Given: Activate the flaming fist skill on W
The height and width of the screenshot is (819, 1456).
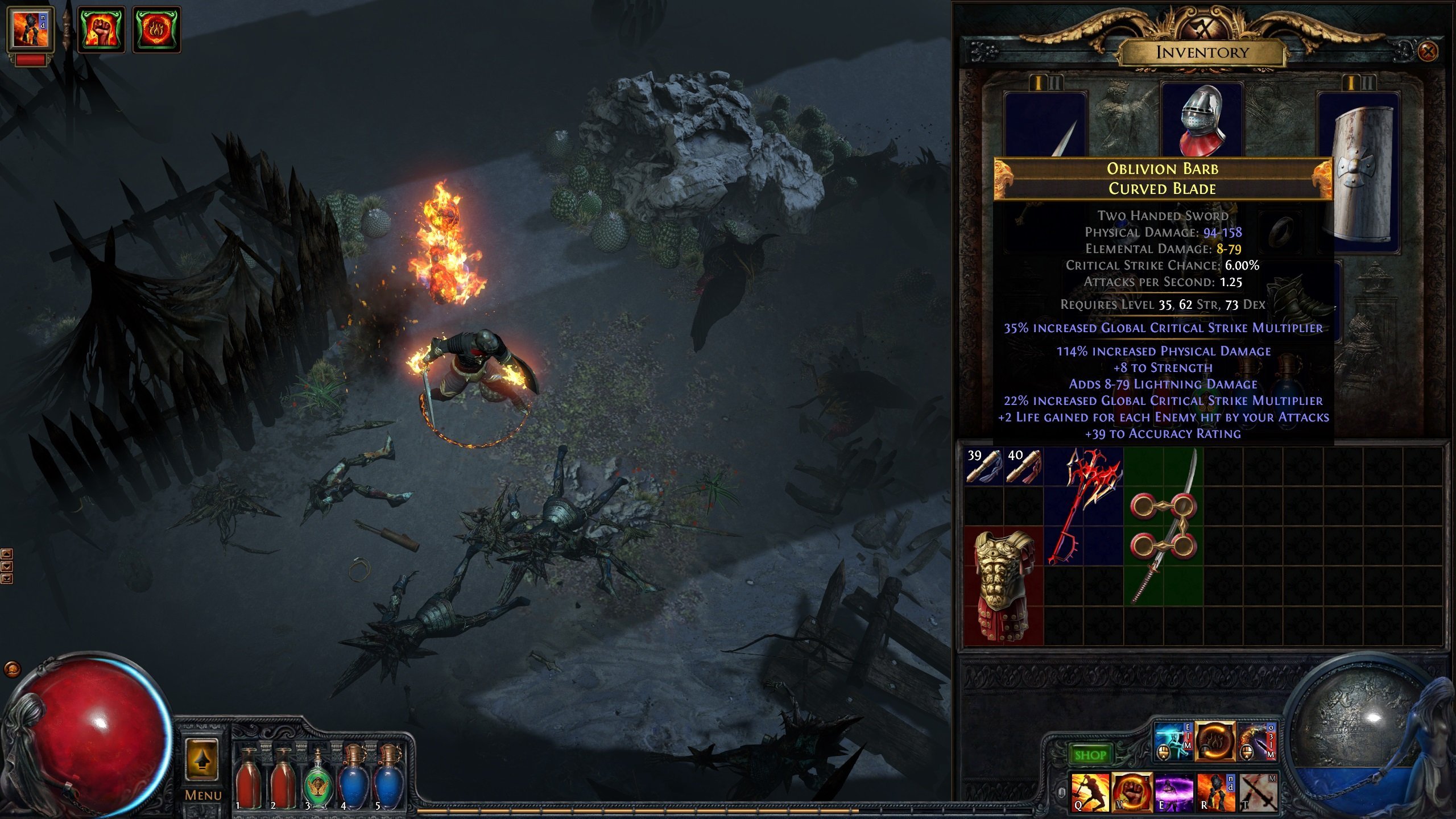Looking at the screenshot, I should 1132,792.
